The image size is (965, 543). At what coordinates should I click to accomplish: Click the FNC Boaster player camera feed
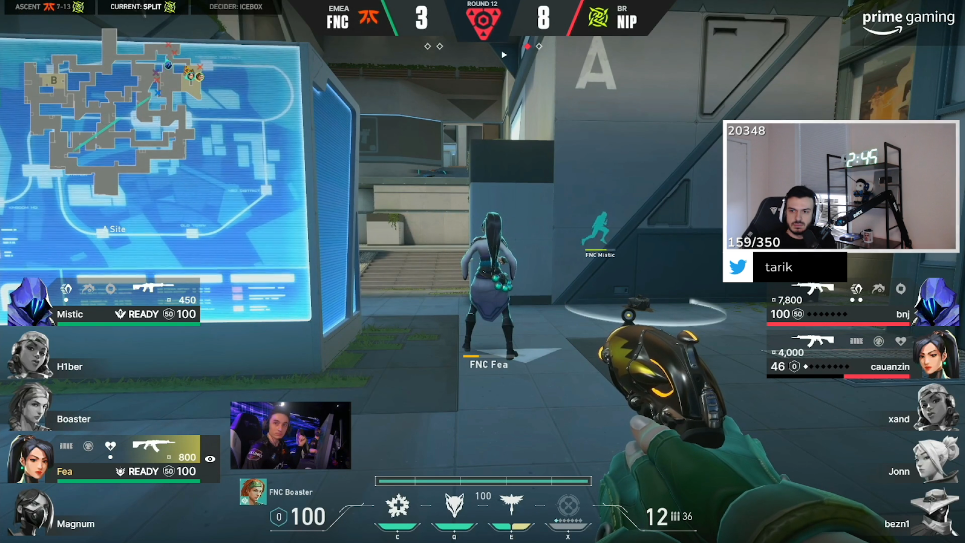pyautogui.click(x=290, y=435)
